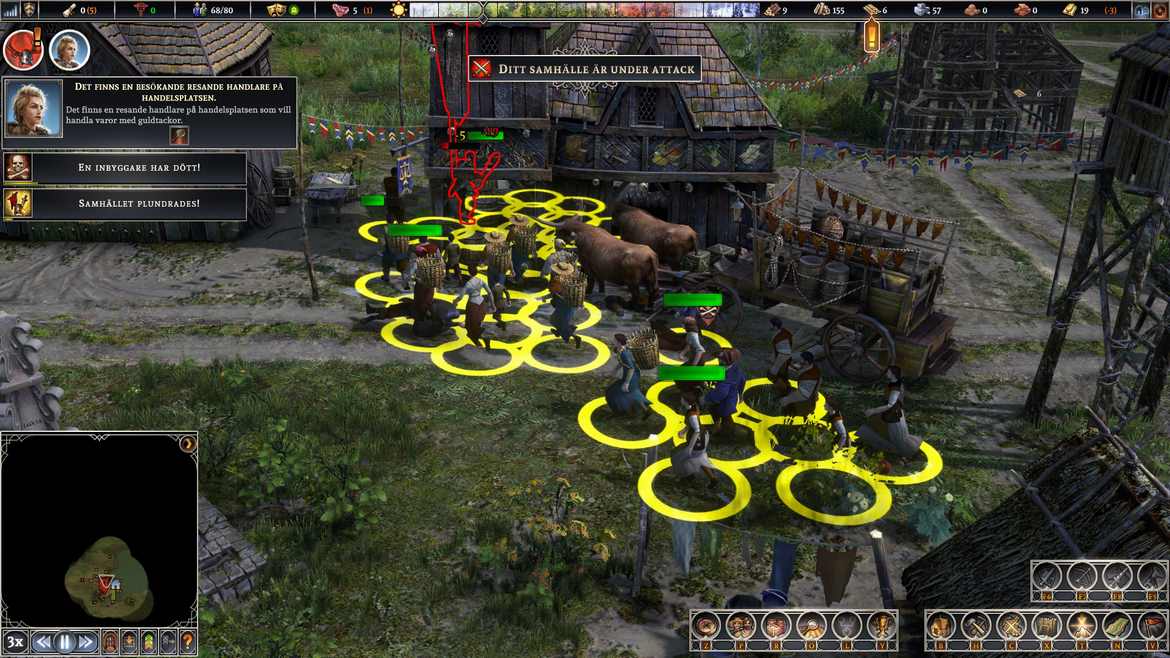
Task: Collapse the minimap with the arrow button
Action: click(x=186, y=444)
